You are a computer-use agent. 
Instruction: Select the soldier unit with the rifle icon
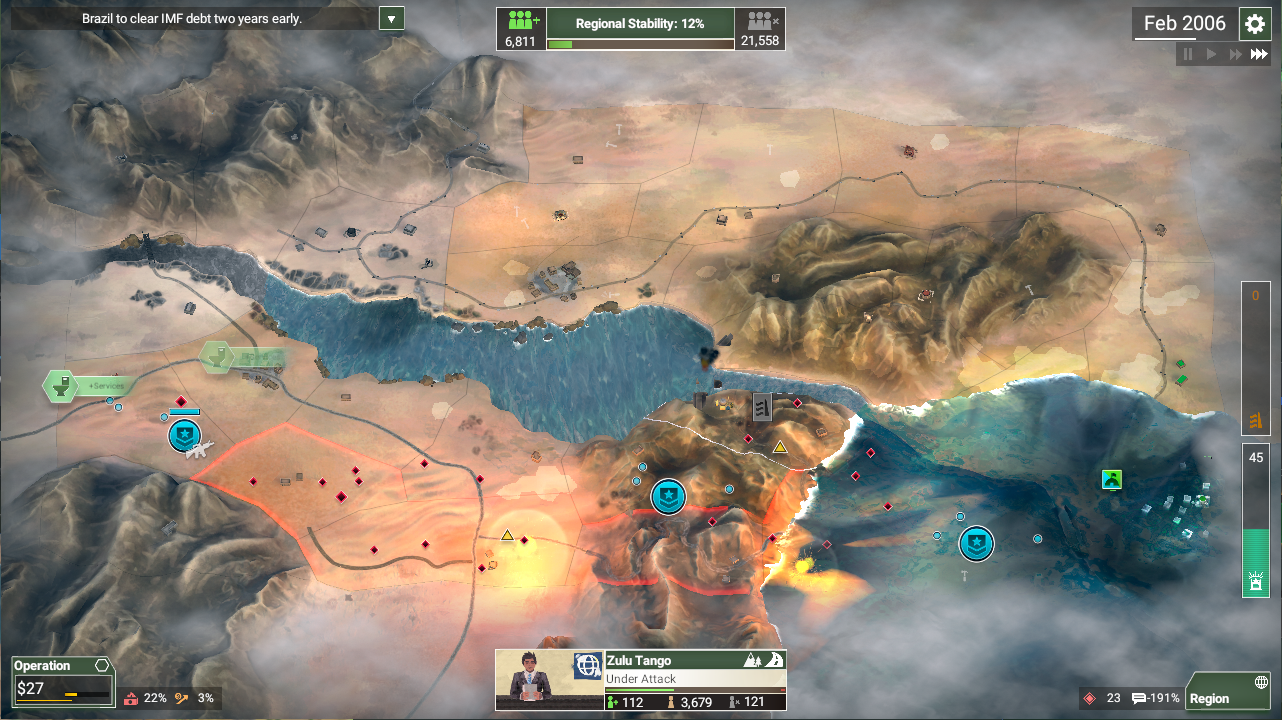(x=185, y=434)
